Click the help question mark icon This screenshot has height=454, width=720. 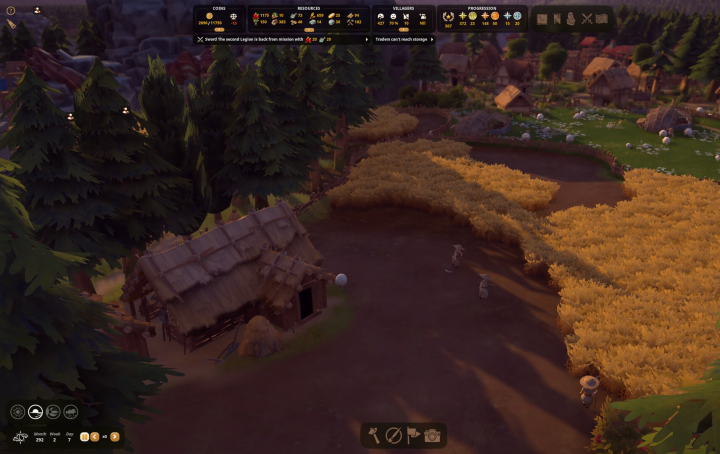point(10,10)
